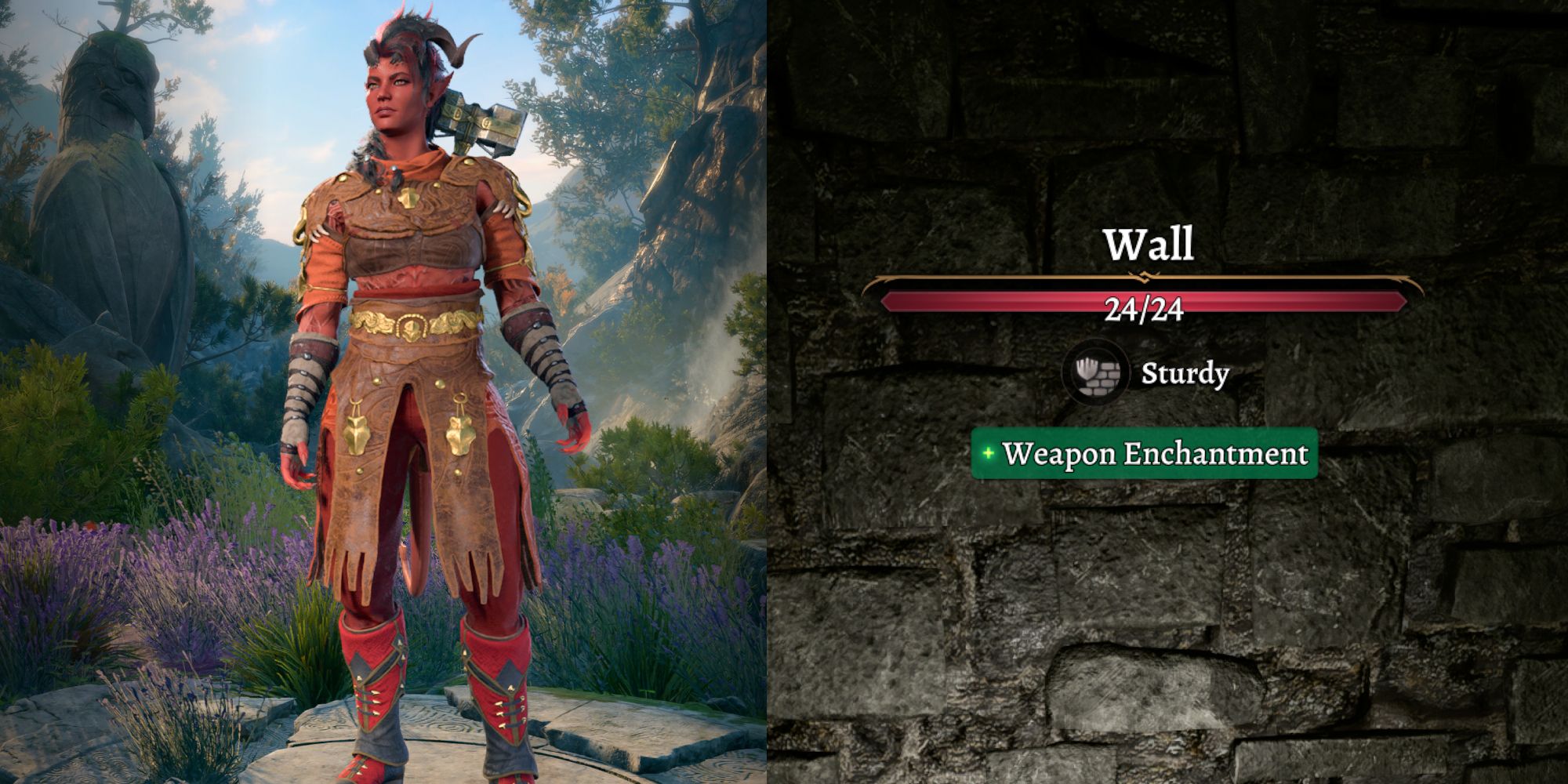Image resolution: width=1568 pixels, height=784 pixels.
Task: Click the green plus on Weapon Enchantment badge
Action: [x=989, y=453]
